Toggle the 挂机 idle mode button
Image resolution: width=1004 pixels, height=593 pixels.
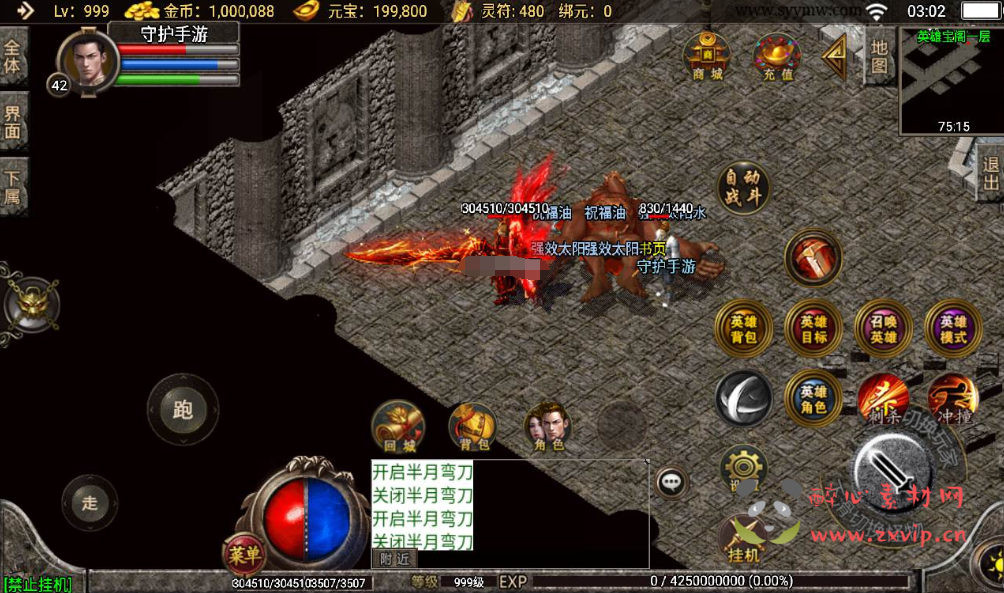pos(744,543)
